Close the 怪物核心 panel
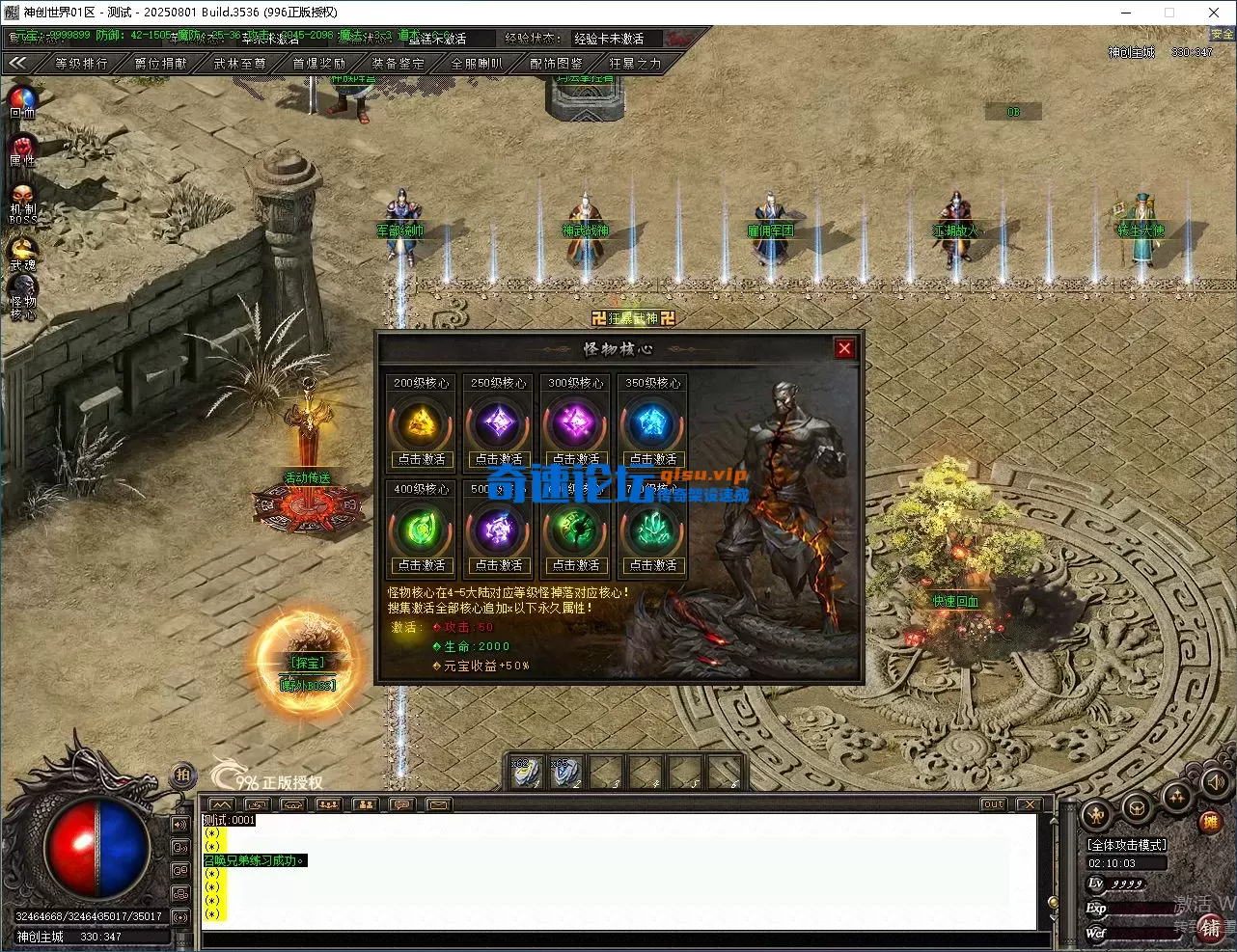Viewport: 1237px width, 952px height. coord(844,348)
